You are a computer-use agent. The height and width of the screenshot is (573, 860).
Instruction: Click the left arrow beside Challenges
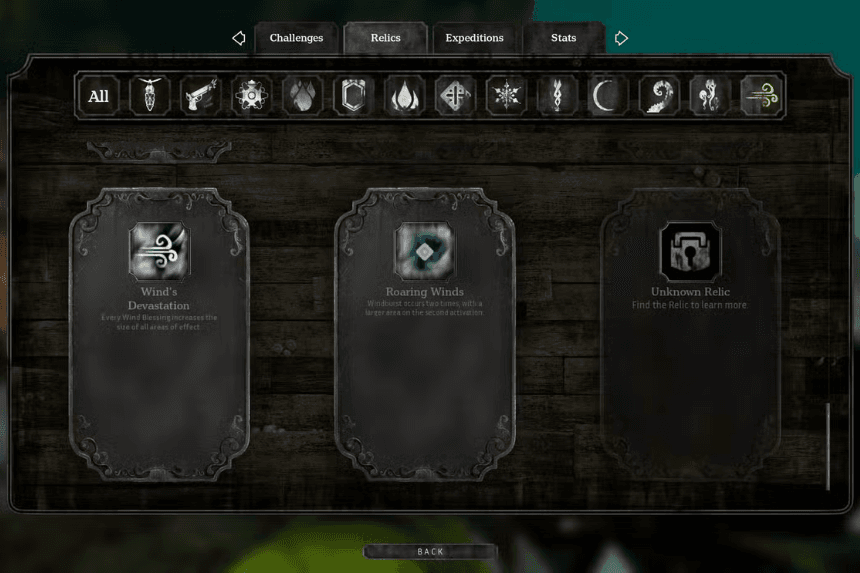(x=239, y=38)
